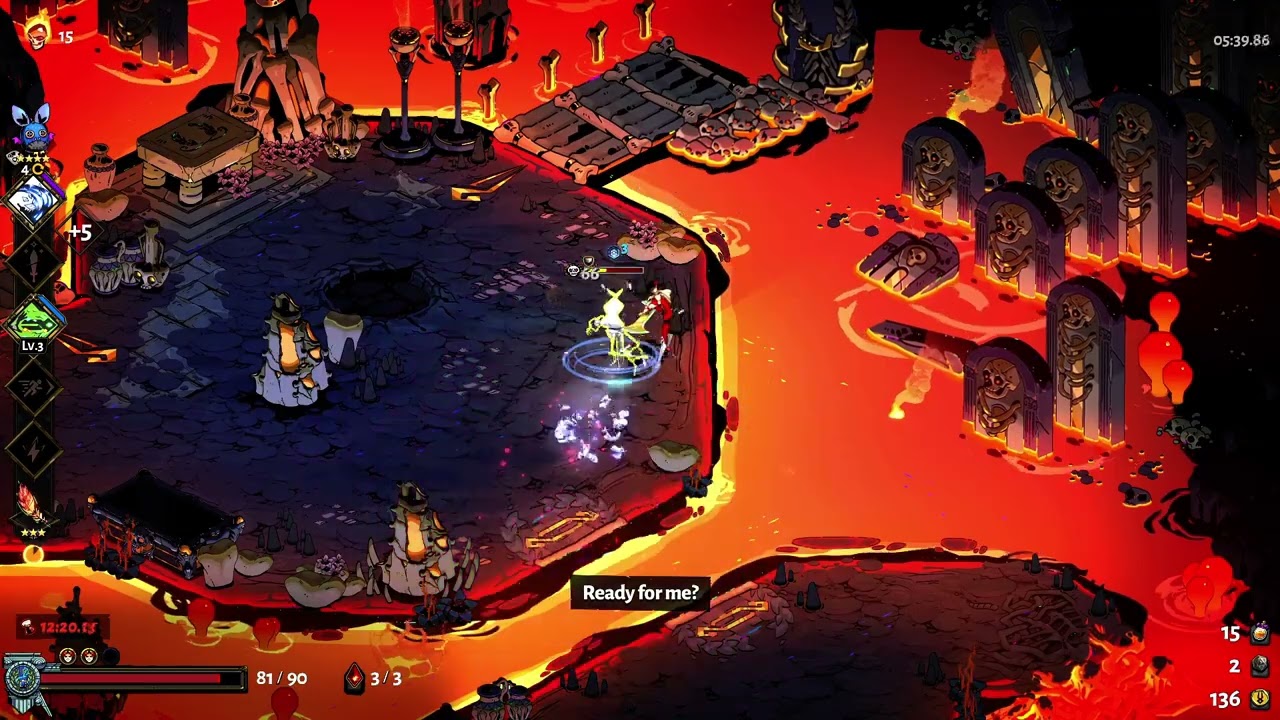Click the flaming skull Heat icon
1280x720 pixels.
[38, 33]
